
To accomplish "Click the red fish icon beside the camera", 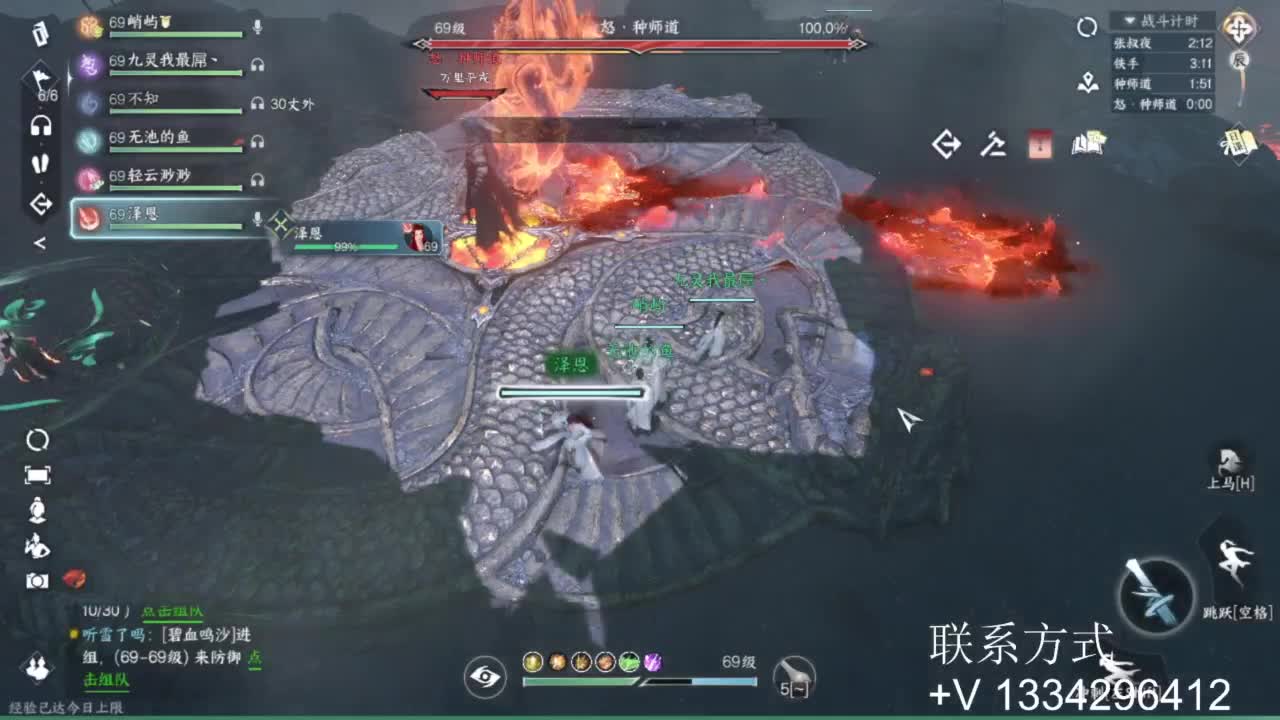I will 73,579.
